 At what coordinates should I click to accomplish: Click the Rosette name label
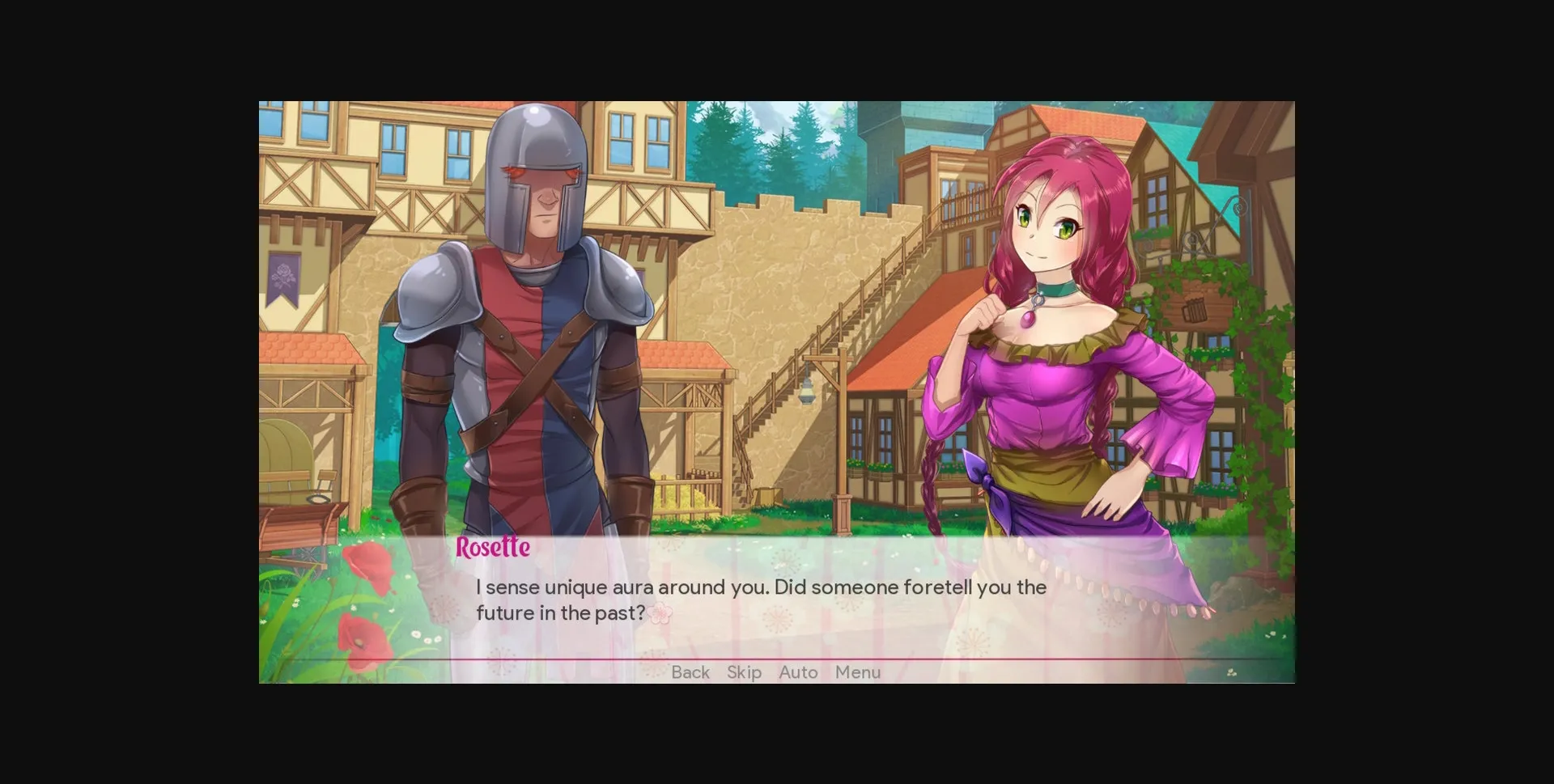491,547
